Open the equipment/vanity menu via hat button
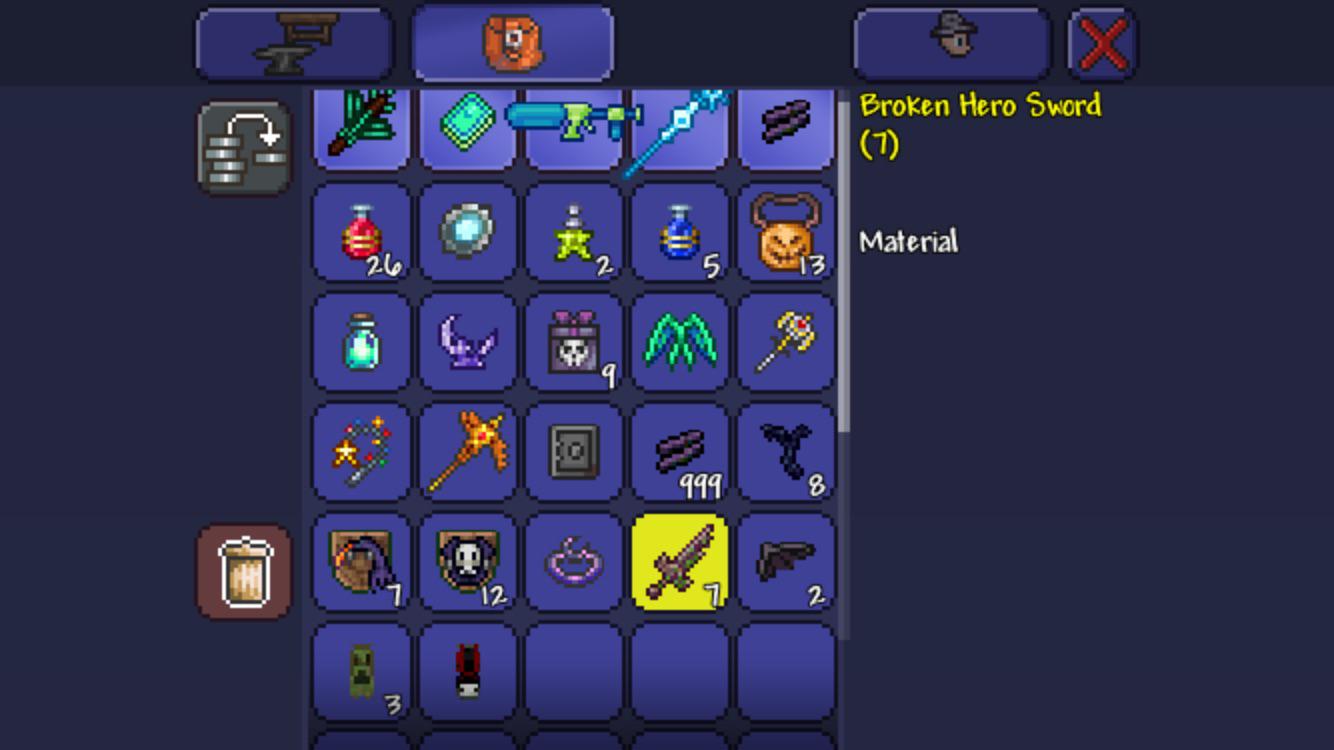1334x750 pixels. (x=950, y=42)
